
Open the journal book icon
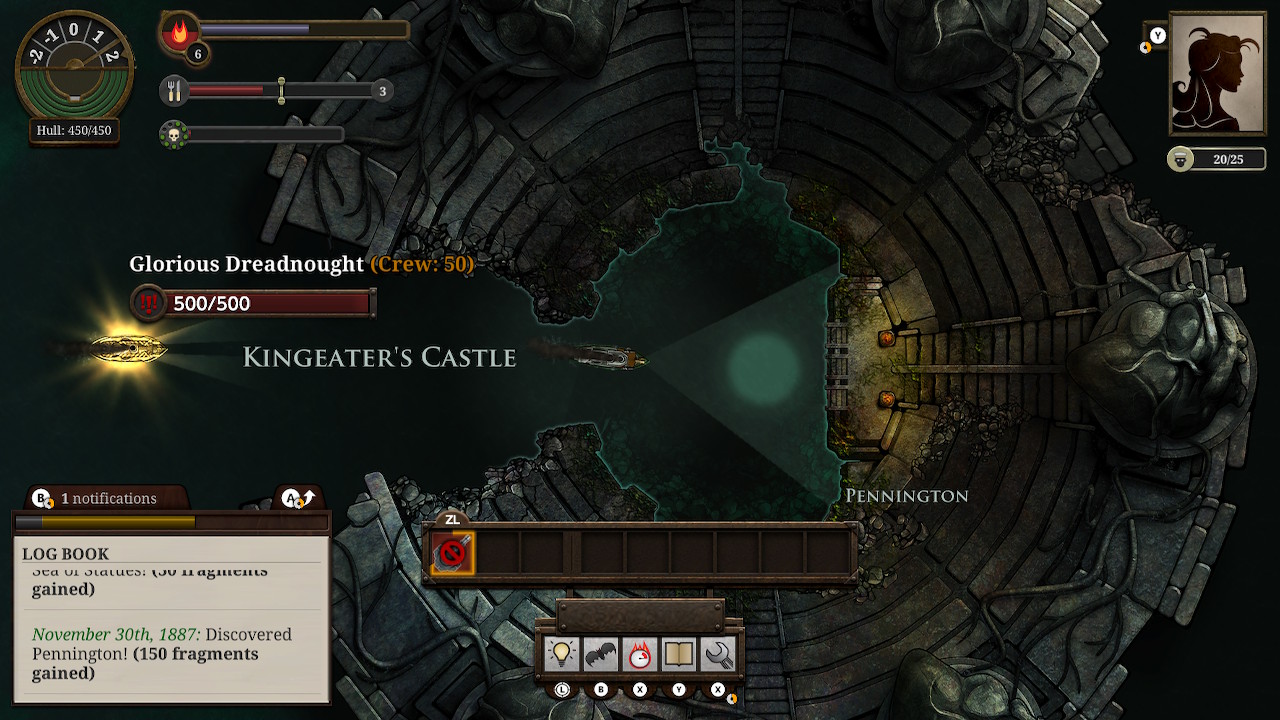click(679, 654)
